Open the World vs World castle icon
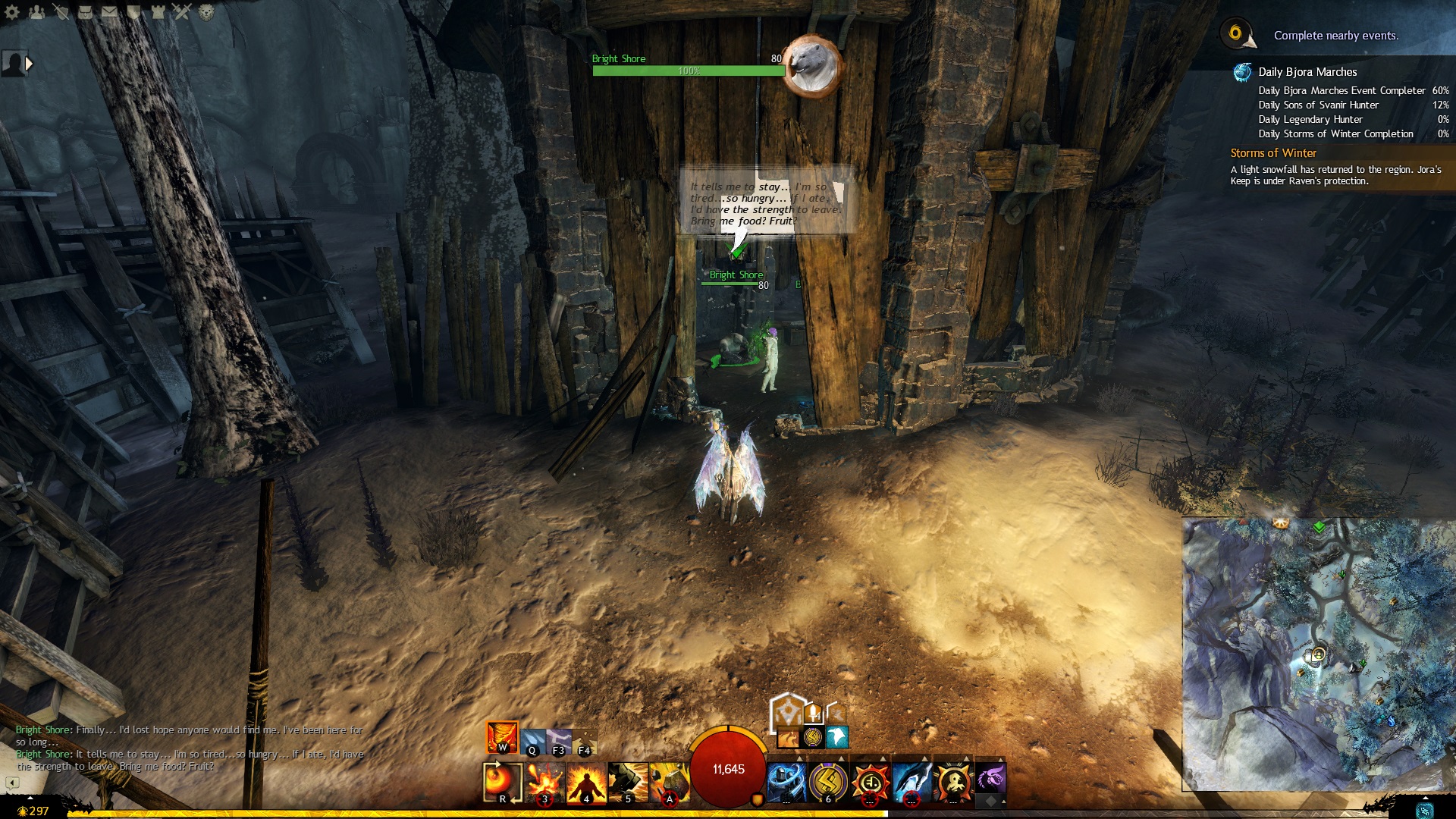 (x=158, y=12)
